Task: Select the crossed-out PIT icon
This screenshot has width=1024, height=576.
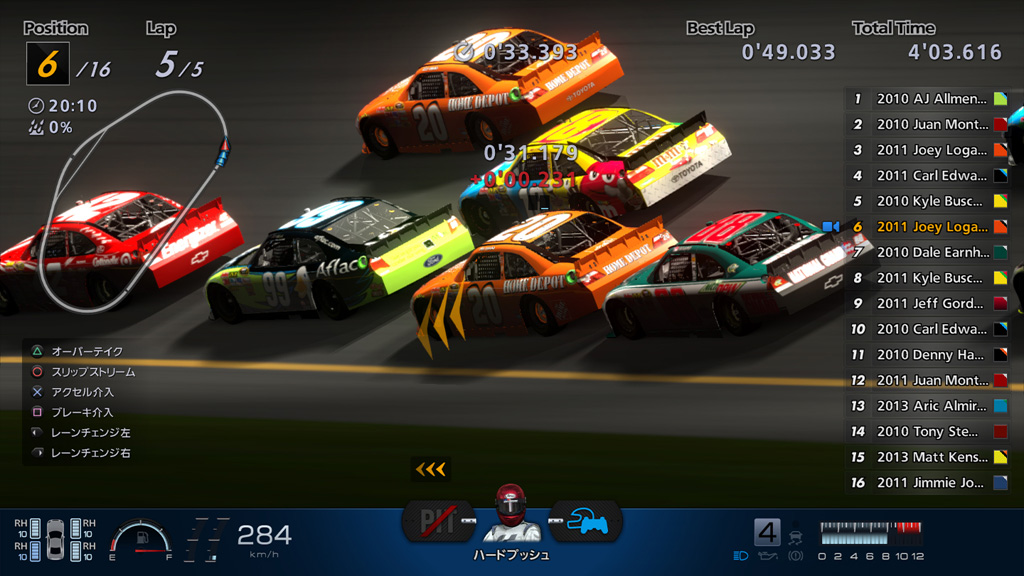Action: pyautogui.click(x=437, y=521)
